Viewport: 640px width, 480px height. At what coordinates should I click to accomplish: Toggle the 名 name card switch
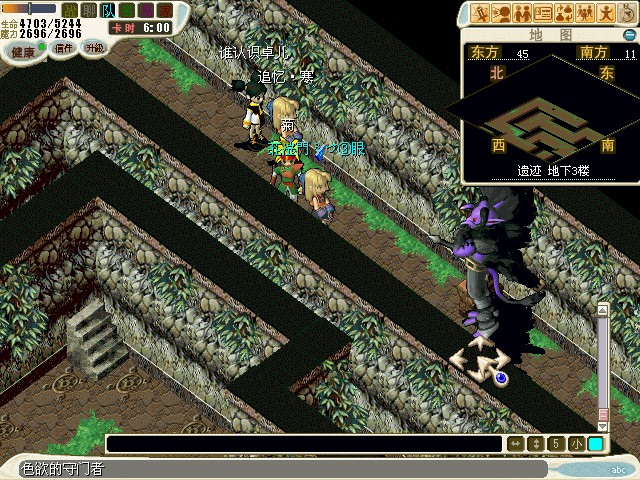point(126,10)
